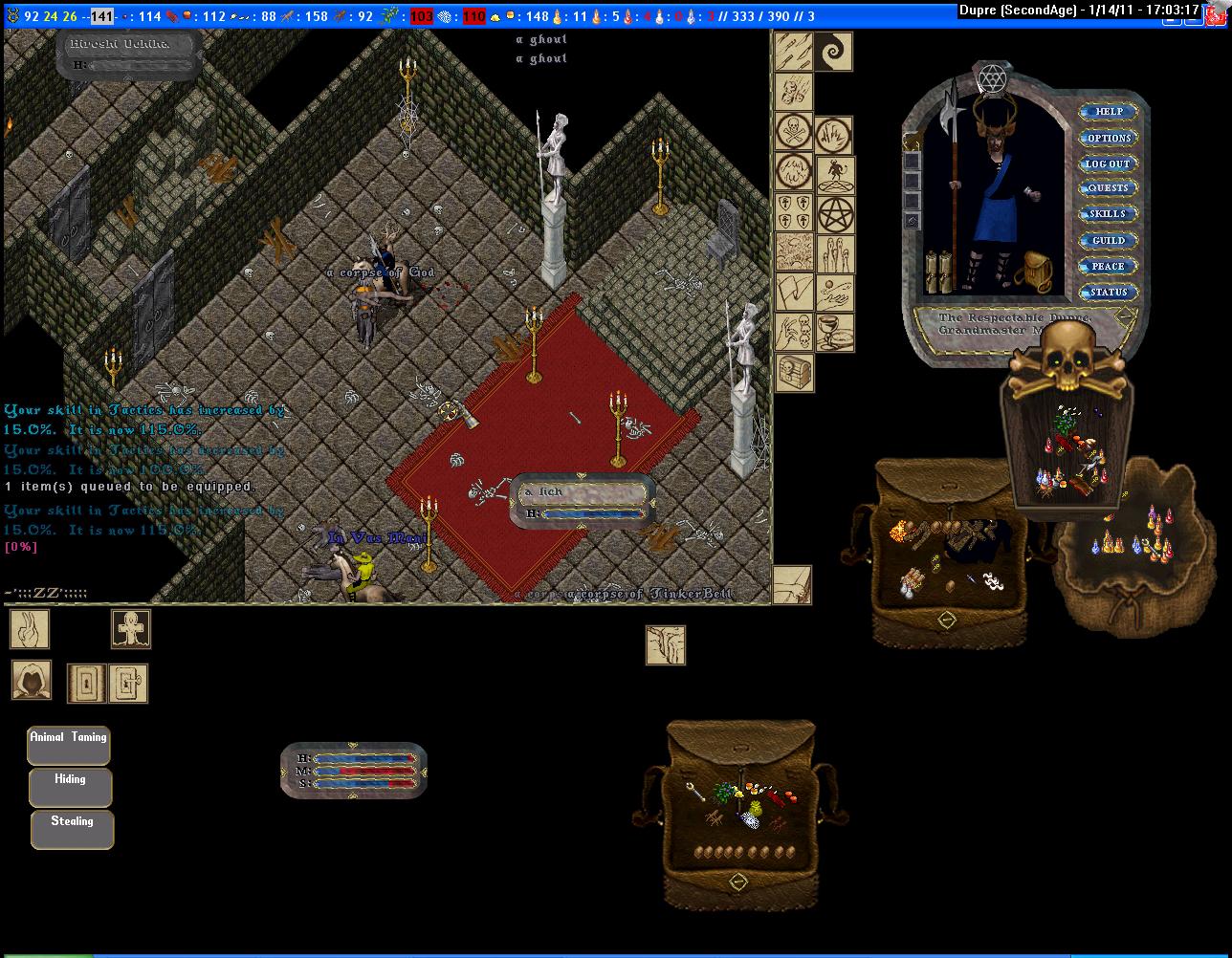Open the HELP menu on the paperdoll
Screen dimensions: 1232x958
tap(1109, 112)
